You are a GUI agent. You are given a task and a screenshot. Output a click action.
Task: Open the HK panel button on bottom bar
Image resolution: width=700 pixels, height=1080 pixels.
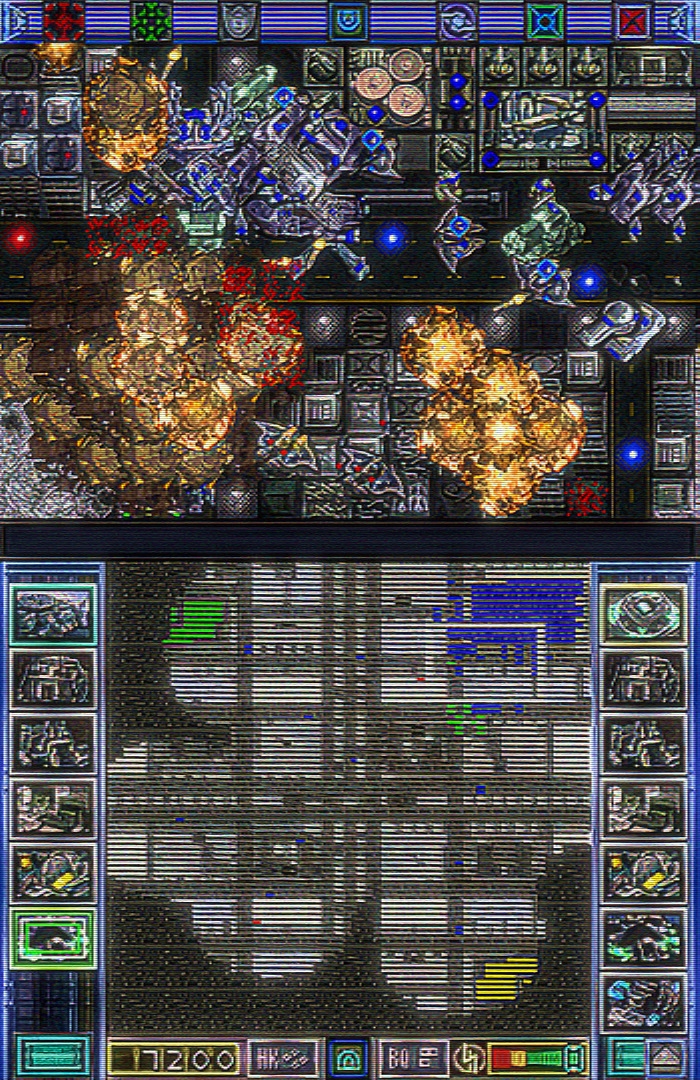point(283,1057)
